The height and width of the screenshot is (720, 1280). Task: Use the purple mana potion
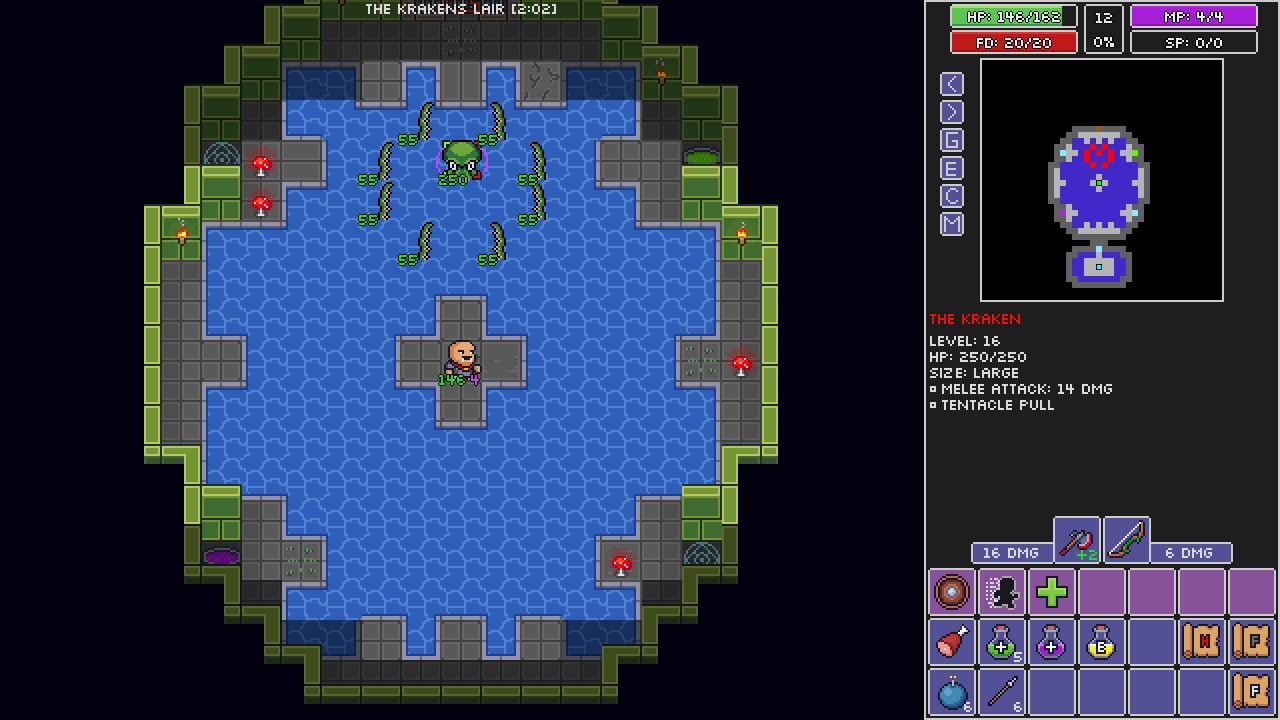click(1052, 642)
